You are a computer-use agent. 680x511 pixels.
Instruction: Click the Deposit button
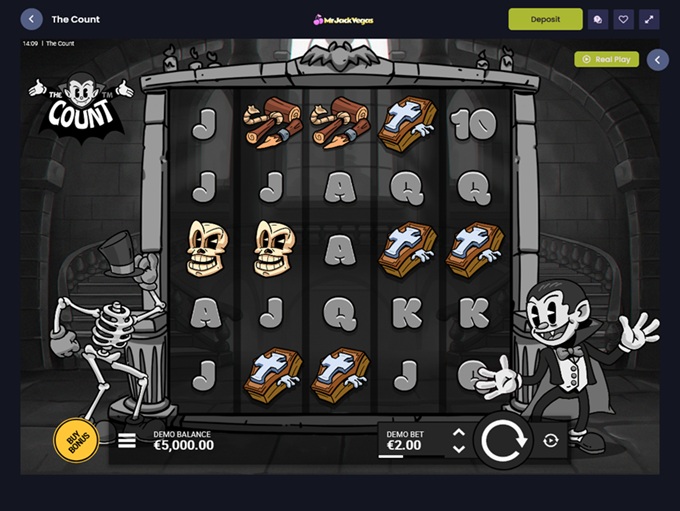click(x=545, y=19)
